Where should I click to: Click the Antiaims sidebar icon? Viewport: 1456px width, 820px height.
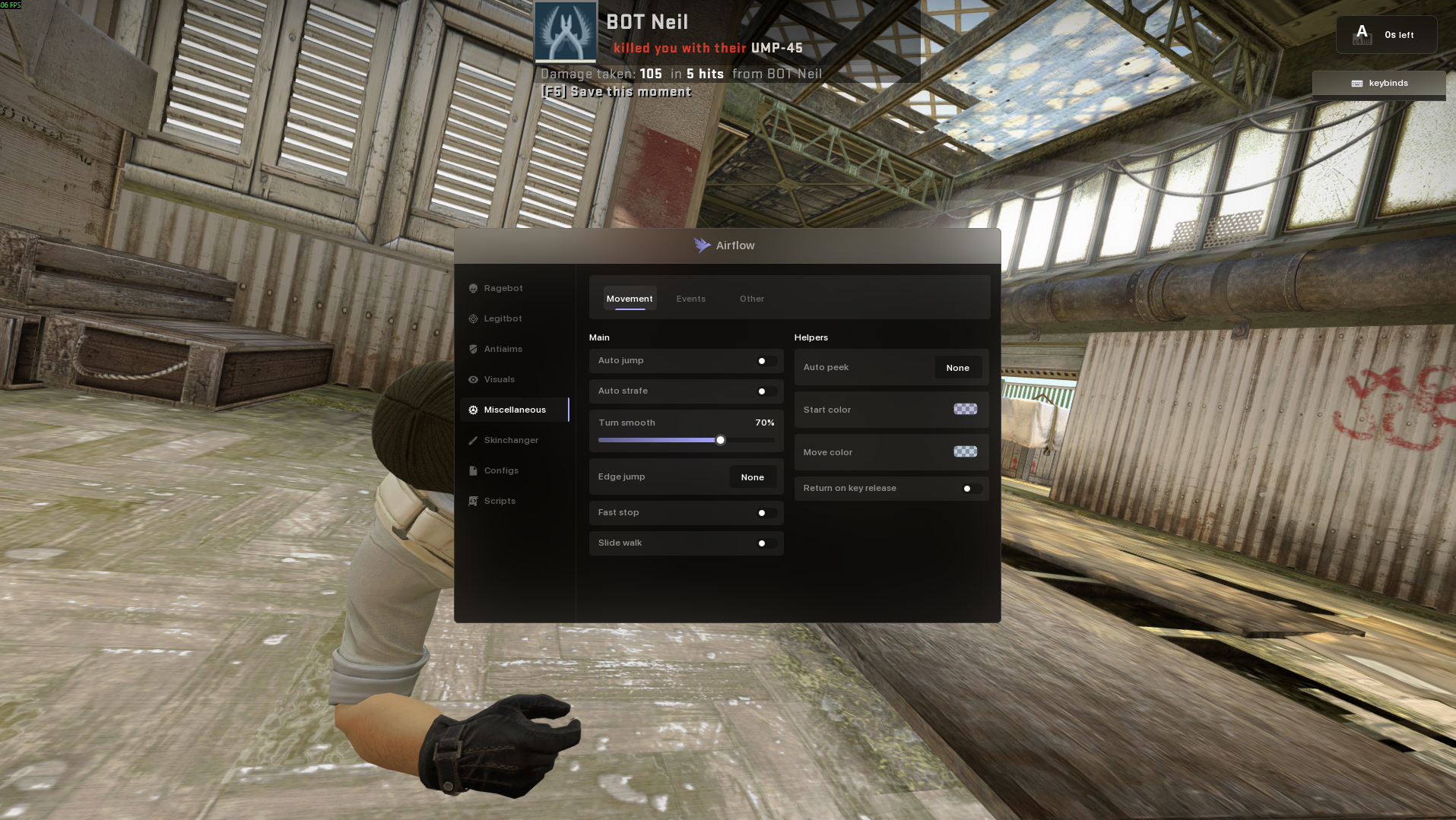[x=472, y=349]
